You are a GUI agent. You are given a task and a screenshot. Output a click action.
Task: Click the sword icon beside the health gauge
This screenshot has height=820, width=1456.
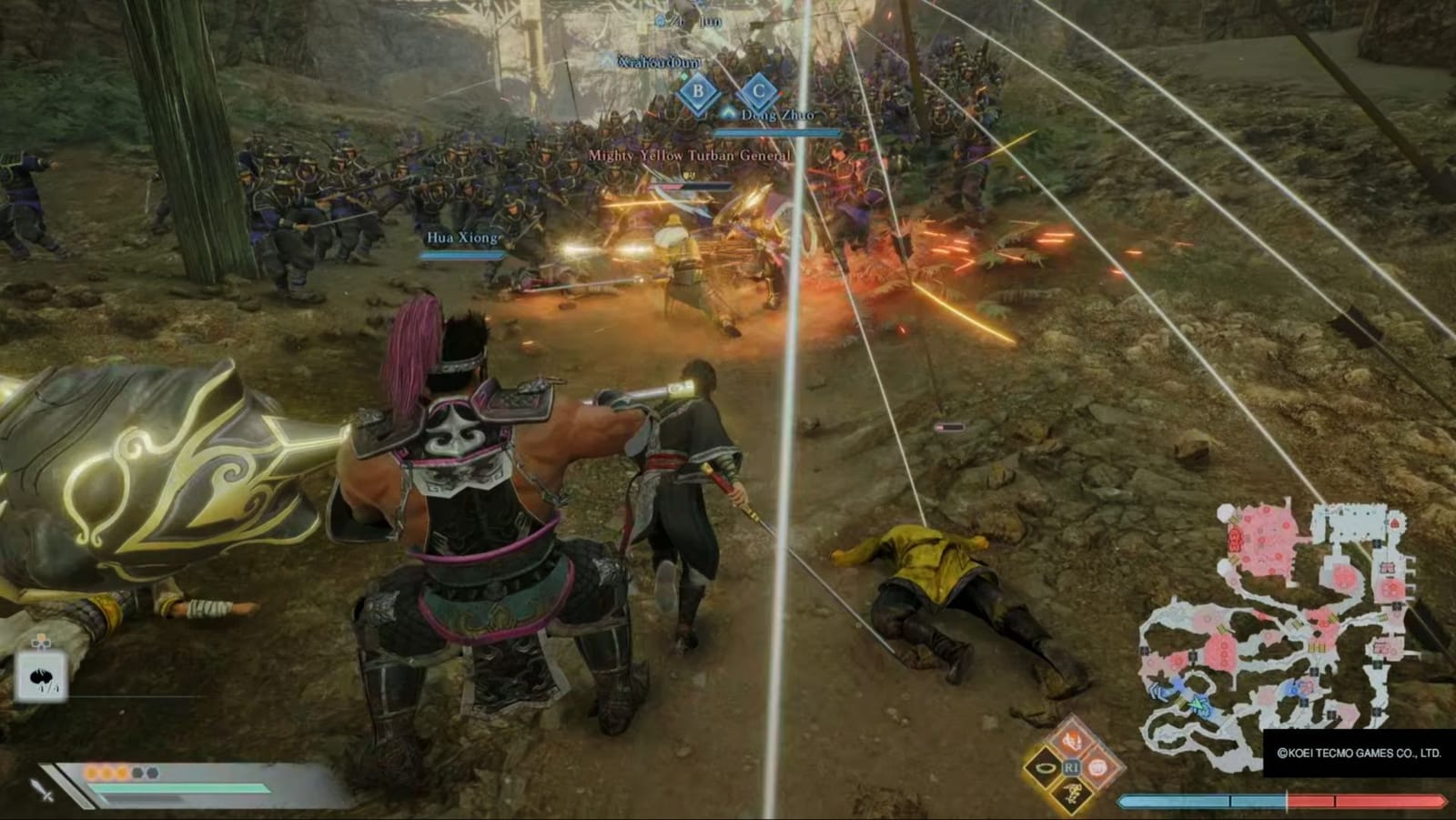click(x=41, y=791)
